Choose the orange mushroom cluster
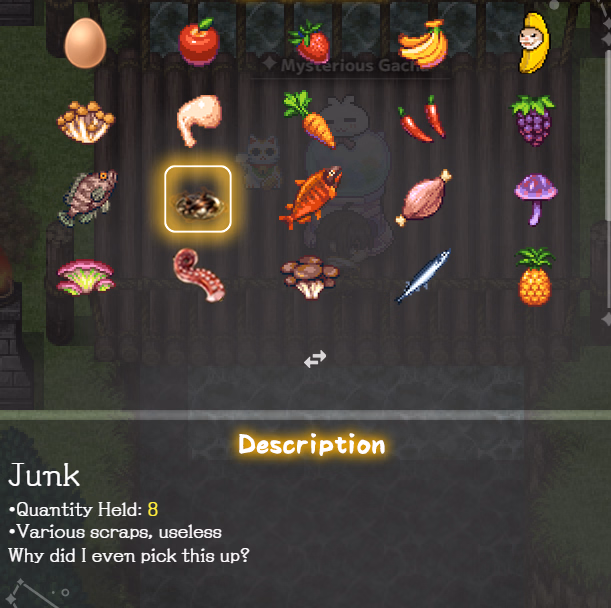The height and width of the screenshot is (608, 611). [x=85, y=120]
